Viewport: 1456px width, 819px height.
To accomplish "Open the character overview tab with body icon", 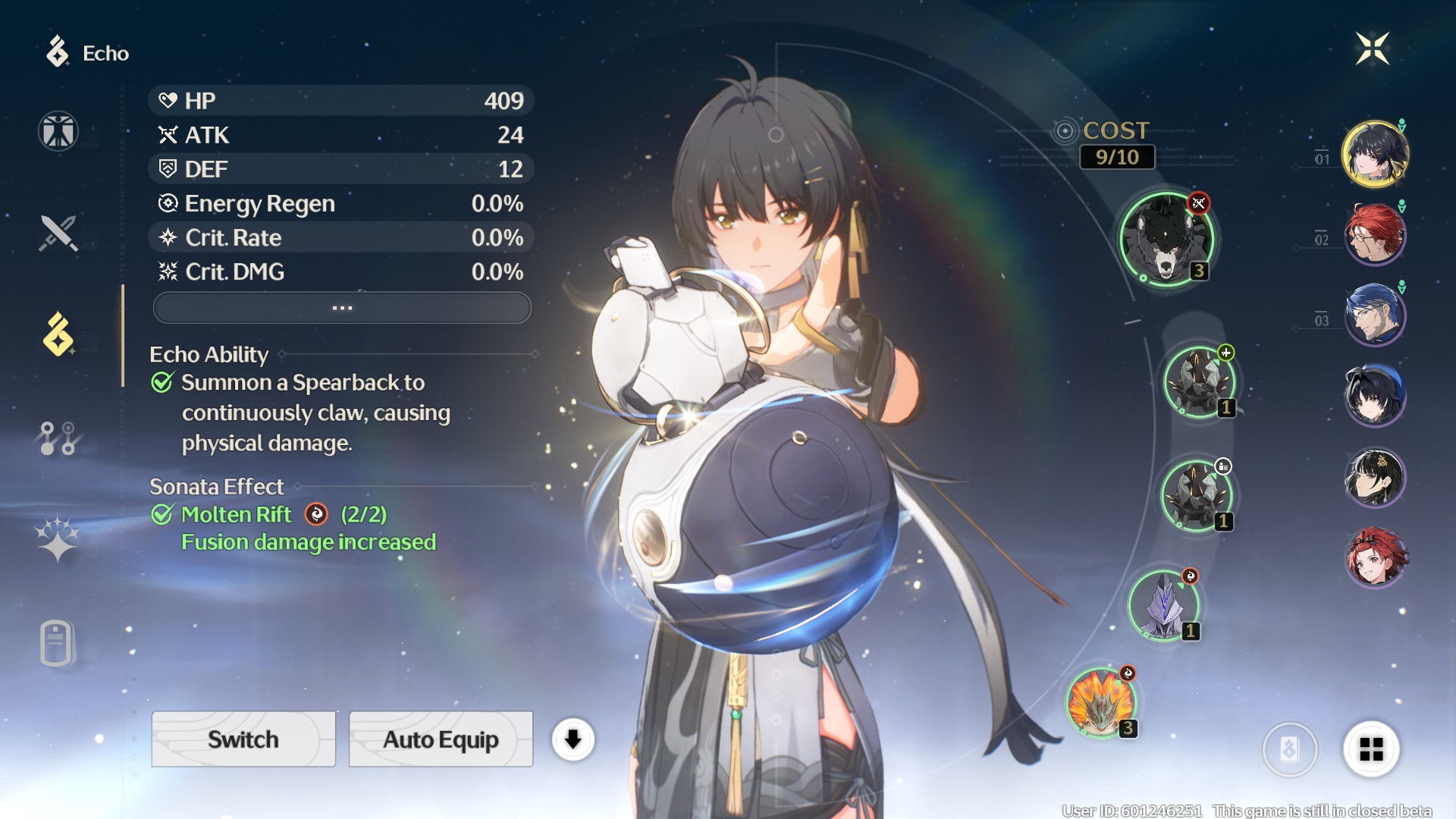I will 58,131.
